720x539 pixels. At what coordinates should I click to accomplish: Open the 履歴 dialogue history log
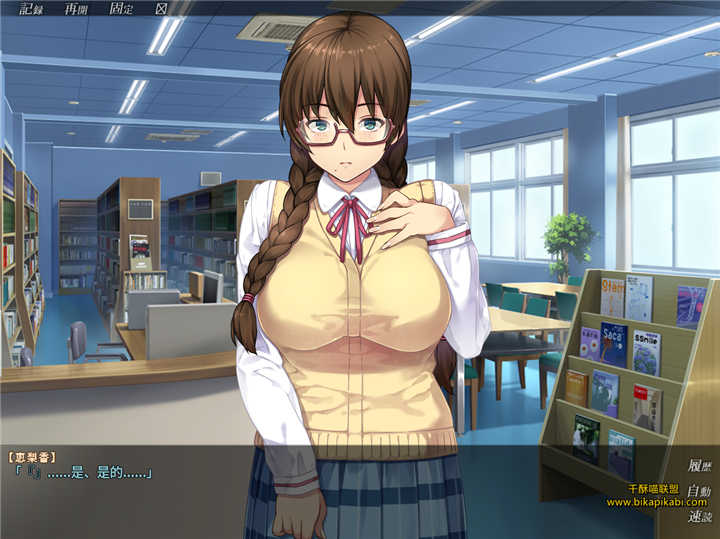699,465
